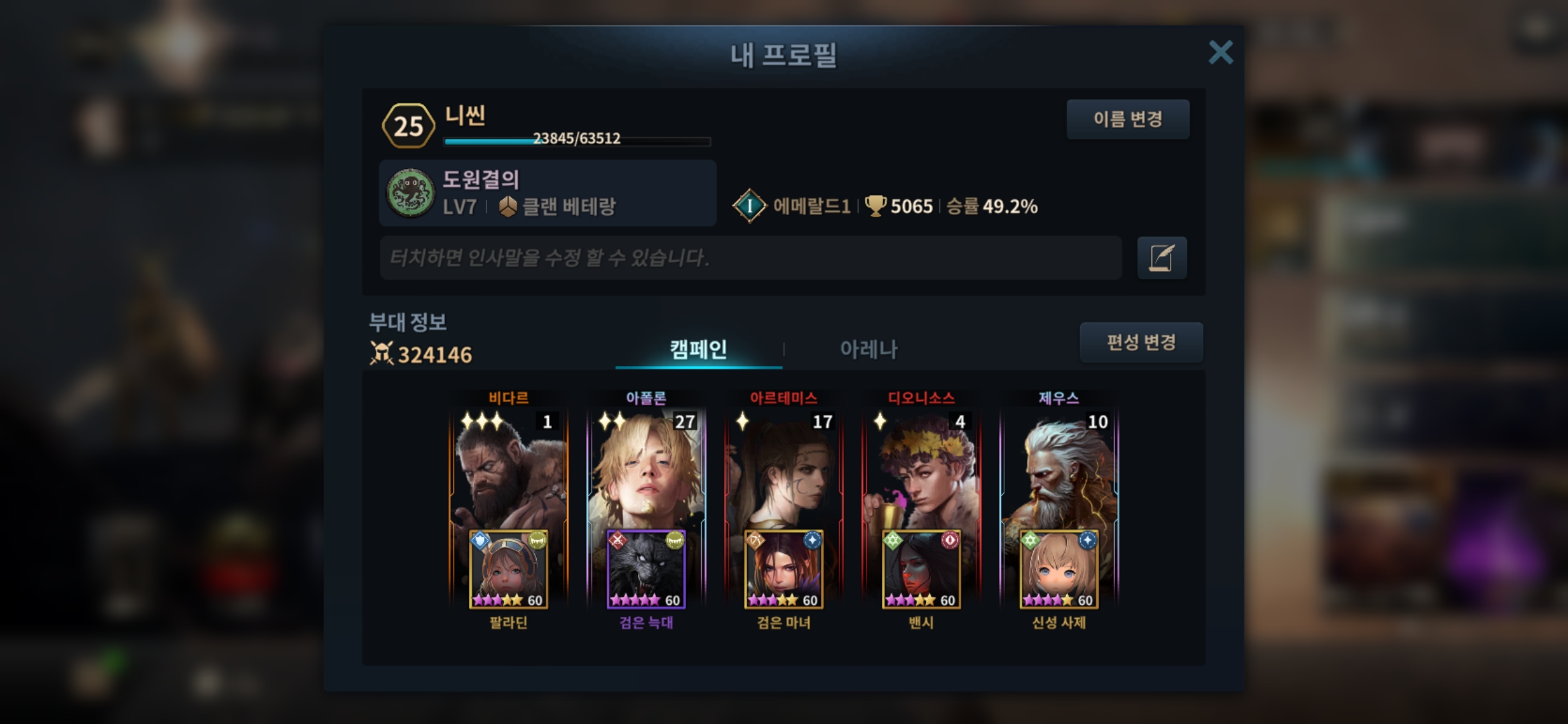Image resolution: width=1568 pixels, height=724 pixels.
Task: Open the 편성 변경 formation editor
Action: click(x=1140, y=343)
